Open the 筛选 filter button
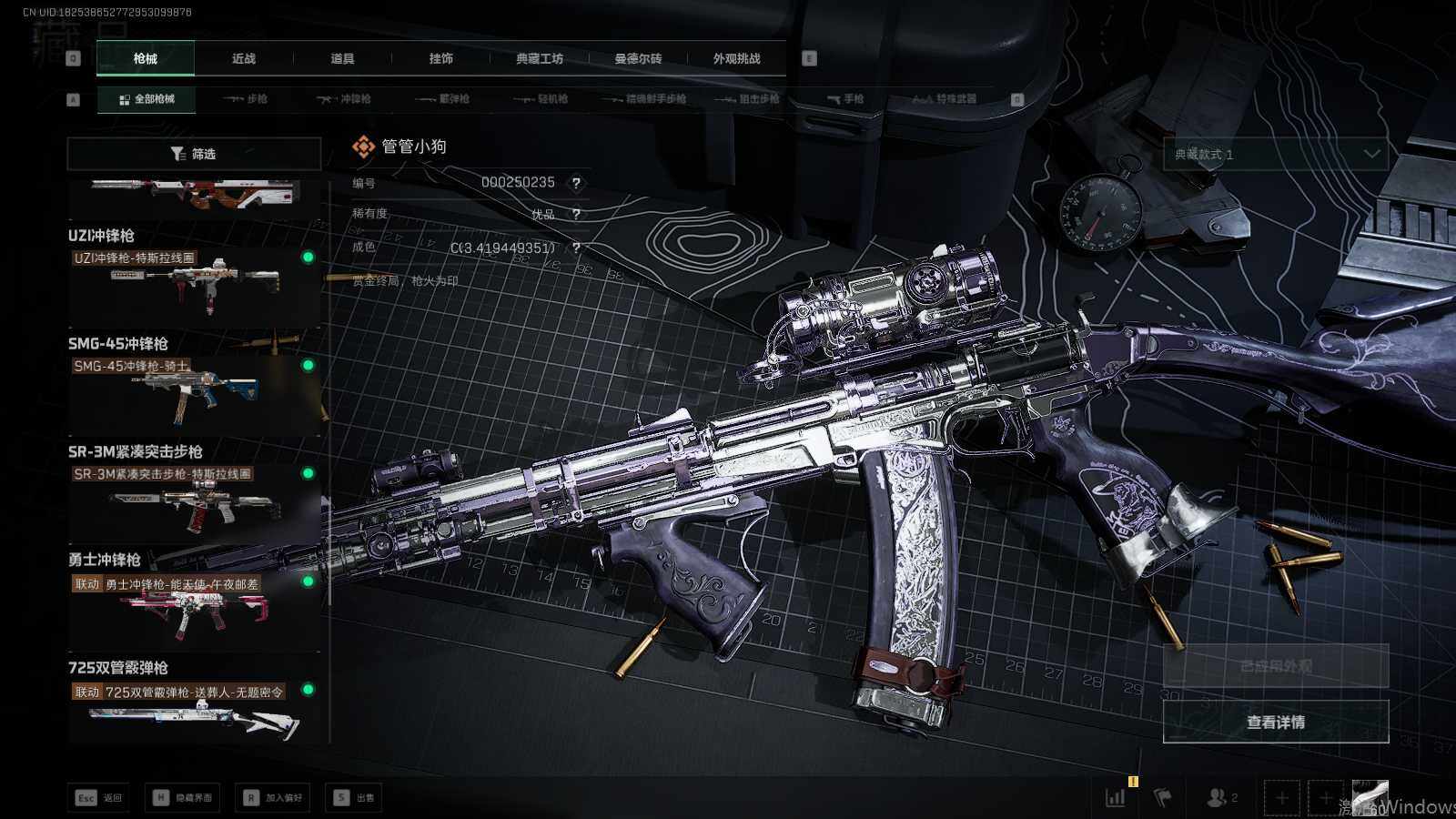This screenshot has width=1456, height=819. pyautogui.click(x=194, y=154)
